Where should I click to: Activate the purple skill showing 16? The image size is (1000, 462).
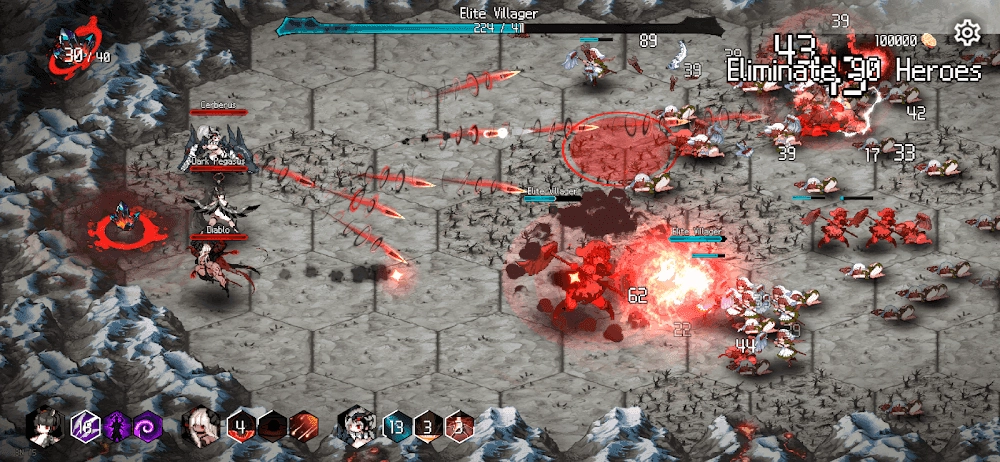[85, 427]
